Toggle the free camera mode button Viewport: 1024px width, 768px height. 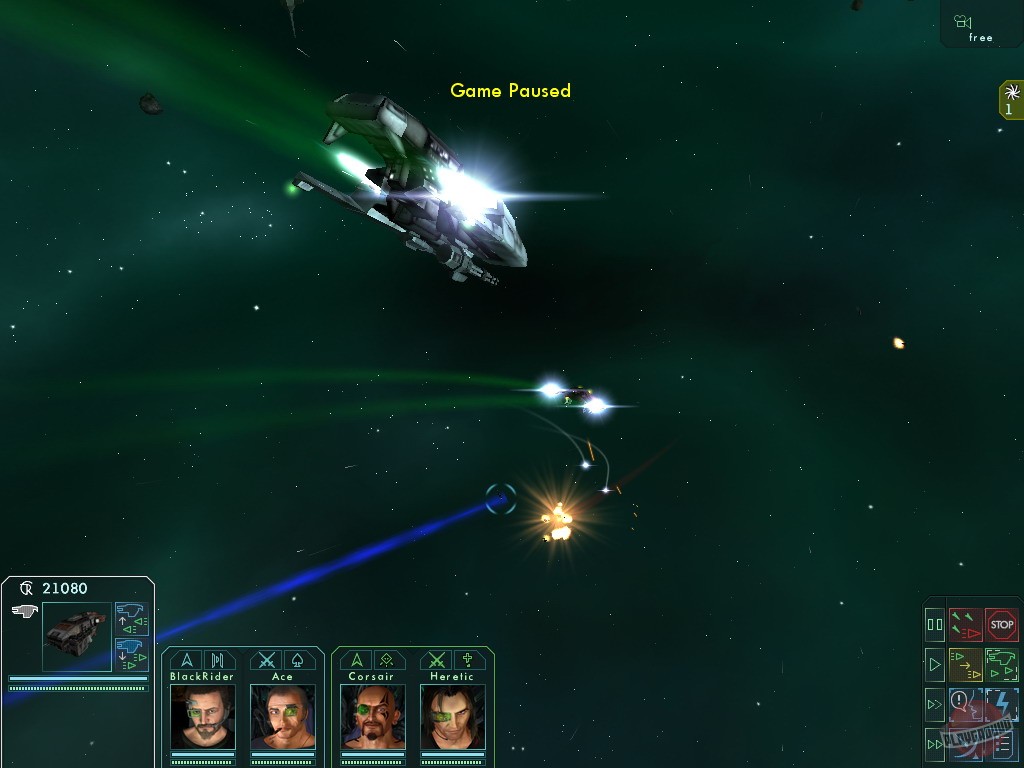click(980, 26)
